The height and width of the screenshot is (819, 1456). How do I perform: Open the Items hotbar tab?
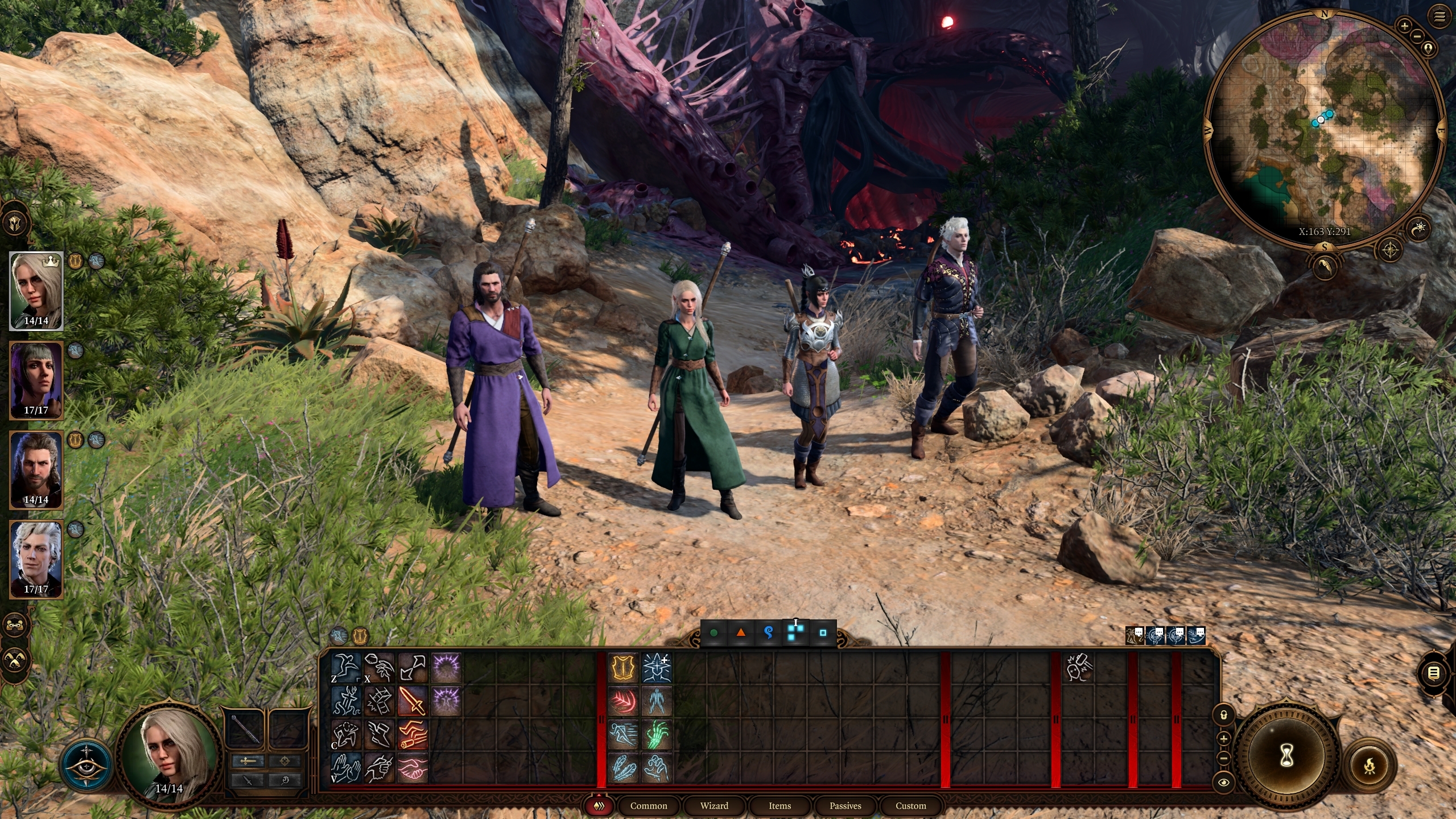779,805
